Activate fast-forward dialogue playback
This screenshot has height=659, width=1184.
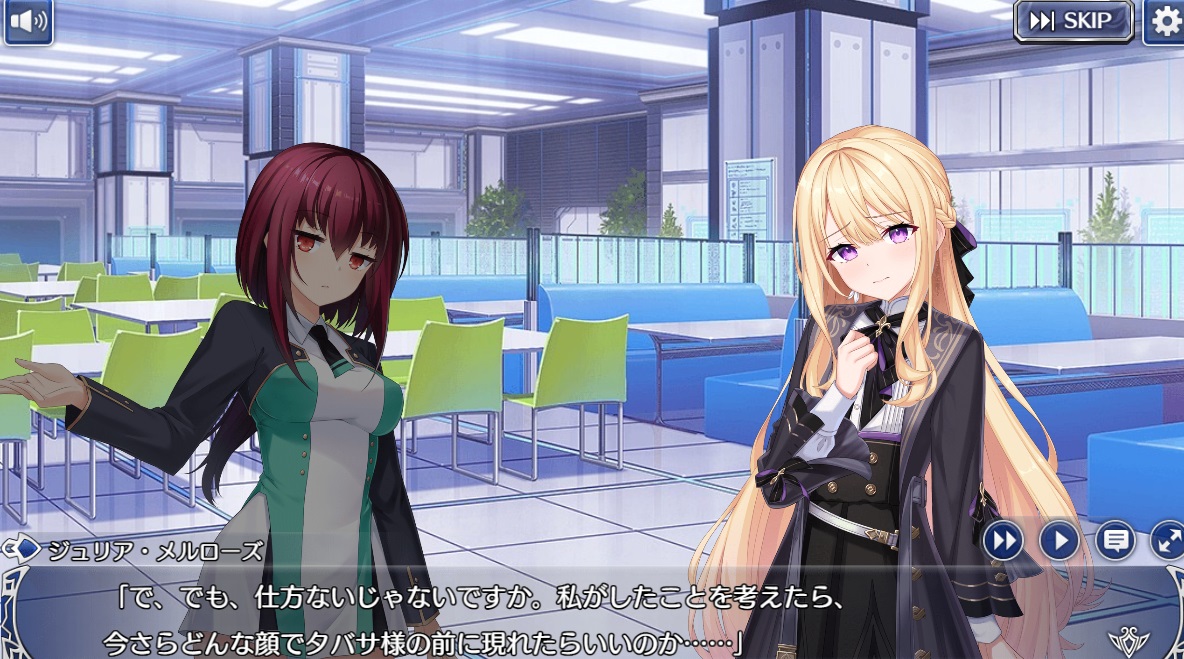coord(1003,541)
